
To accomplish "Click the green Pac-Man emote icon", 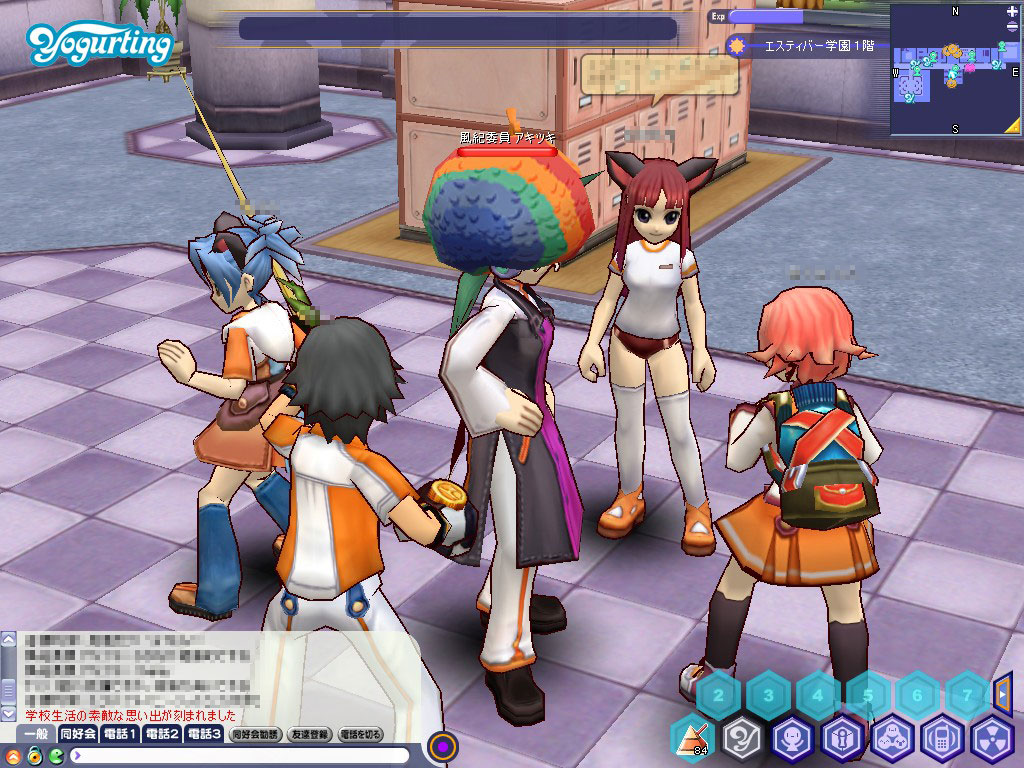I will click(56, 755).
